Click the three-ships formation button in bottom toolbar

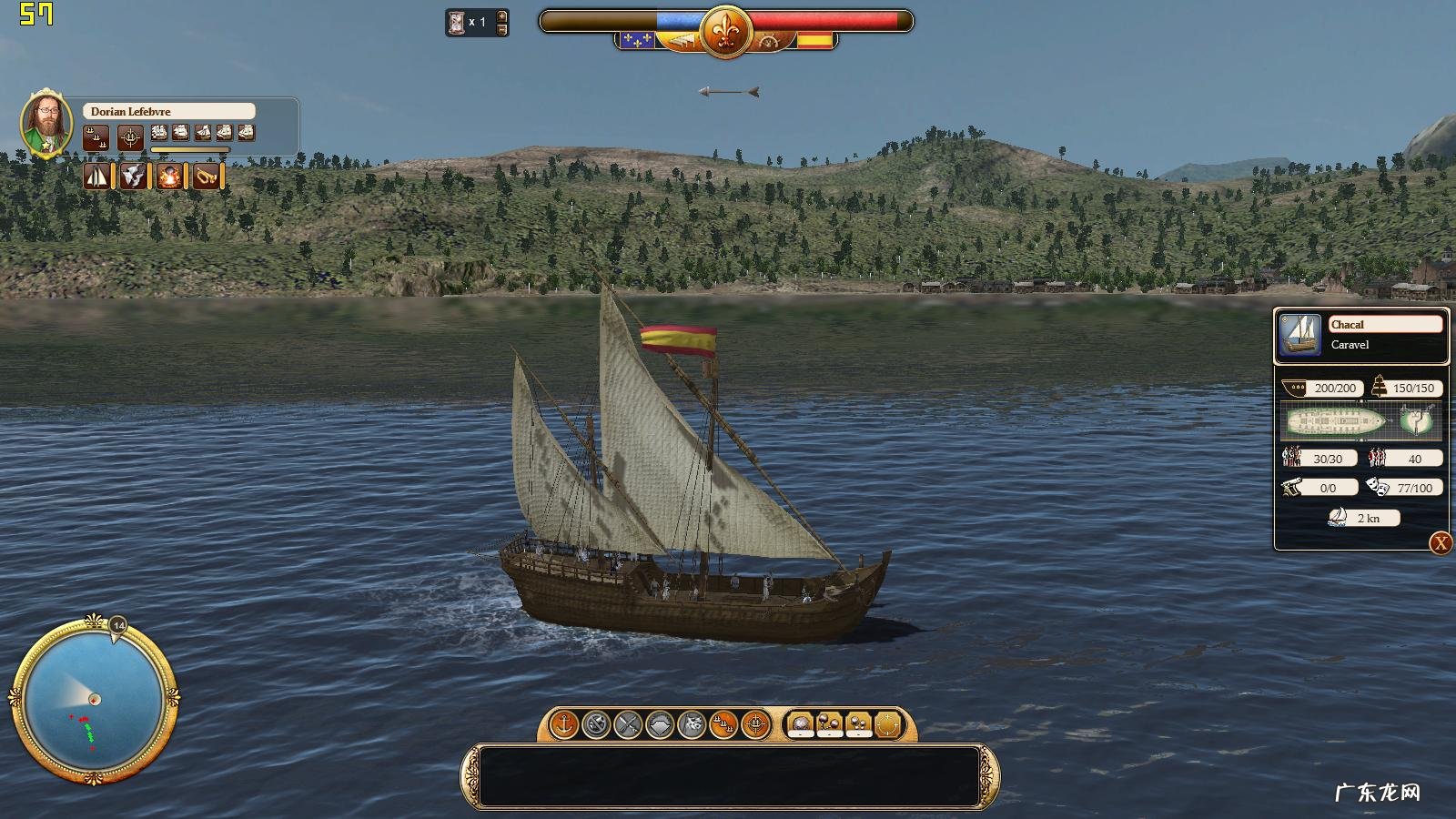click(723, 725)
